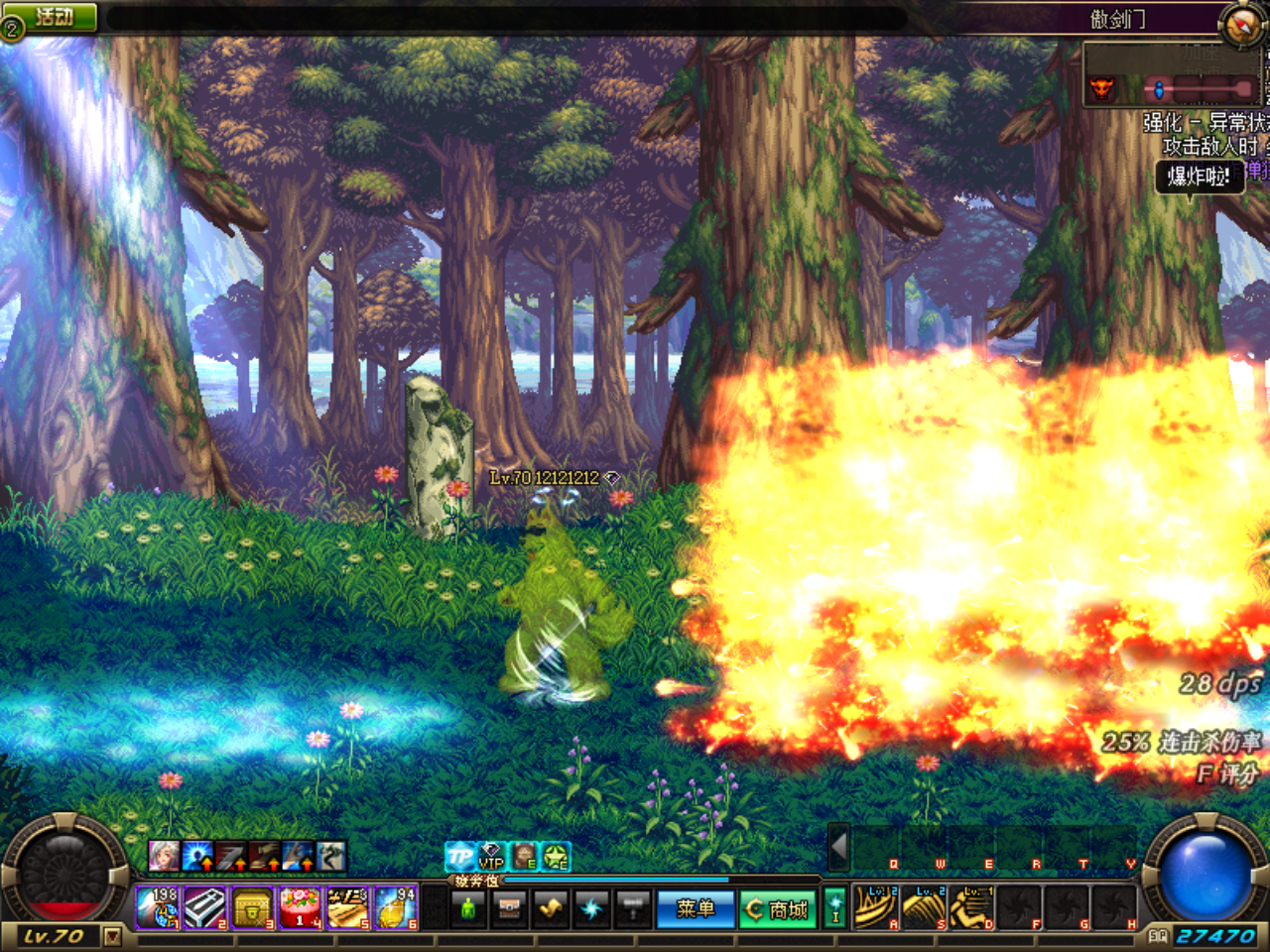Click the green potion toolbar button
1270x952 pixels.
point(469,908)
